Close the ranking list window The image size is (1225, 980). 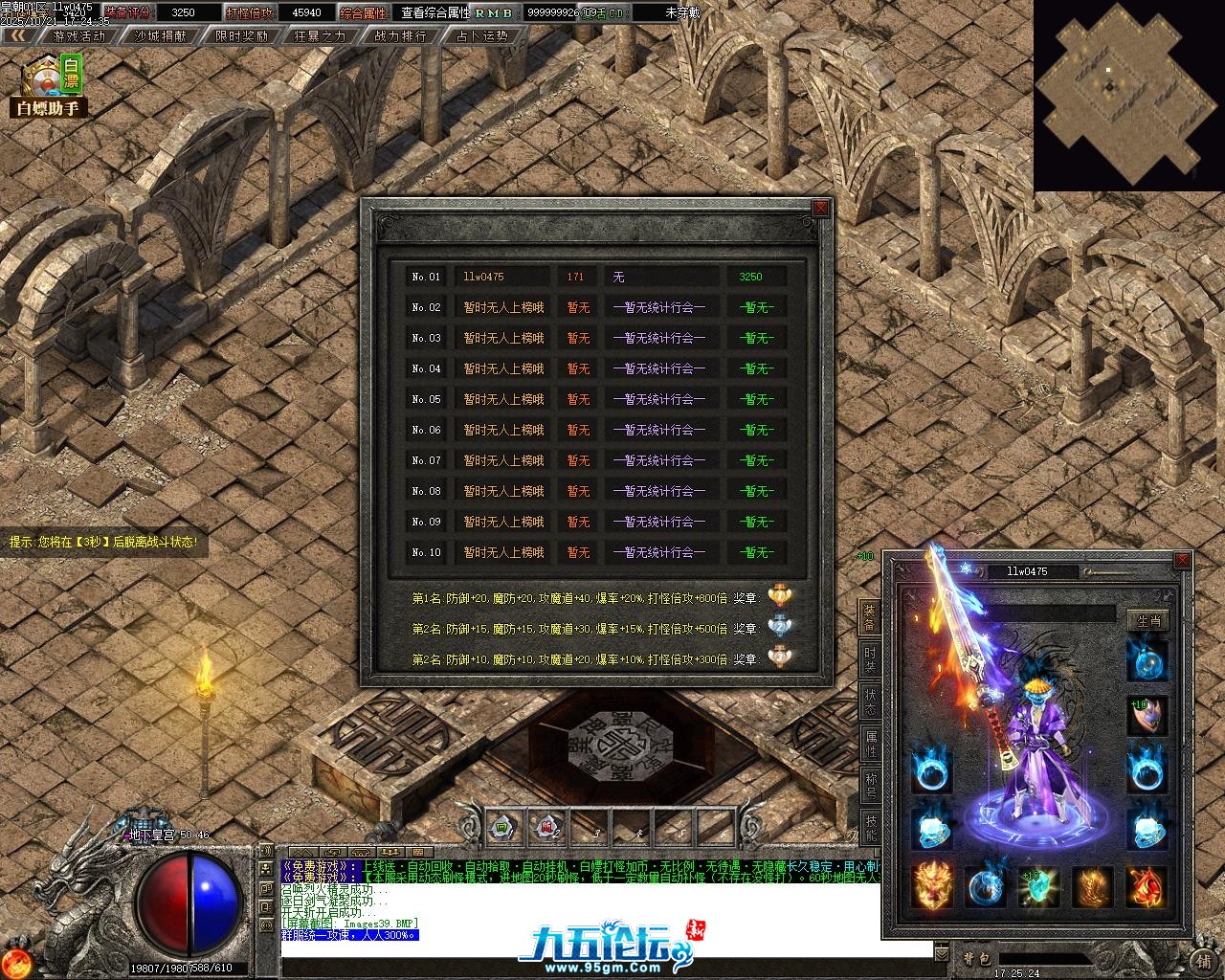pos(820,208)
